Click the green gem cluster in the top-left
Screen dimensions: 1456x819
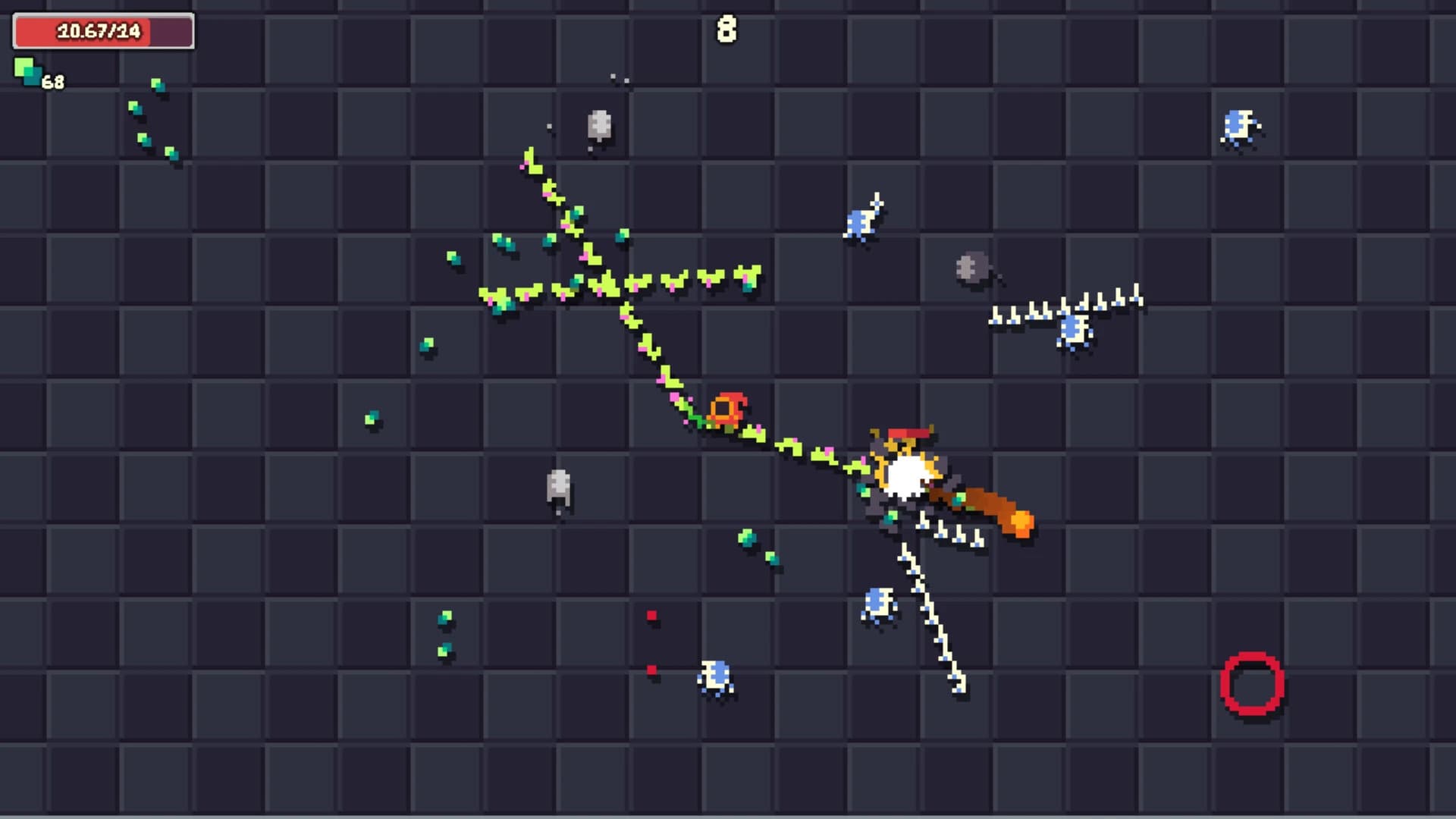152,121
